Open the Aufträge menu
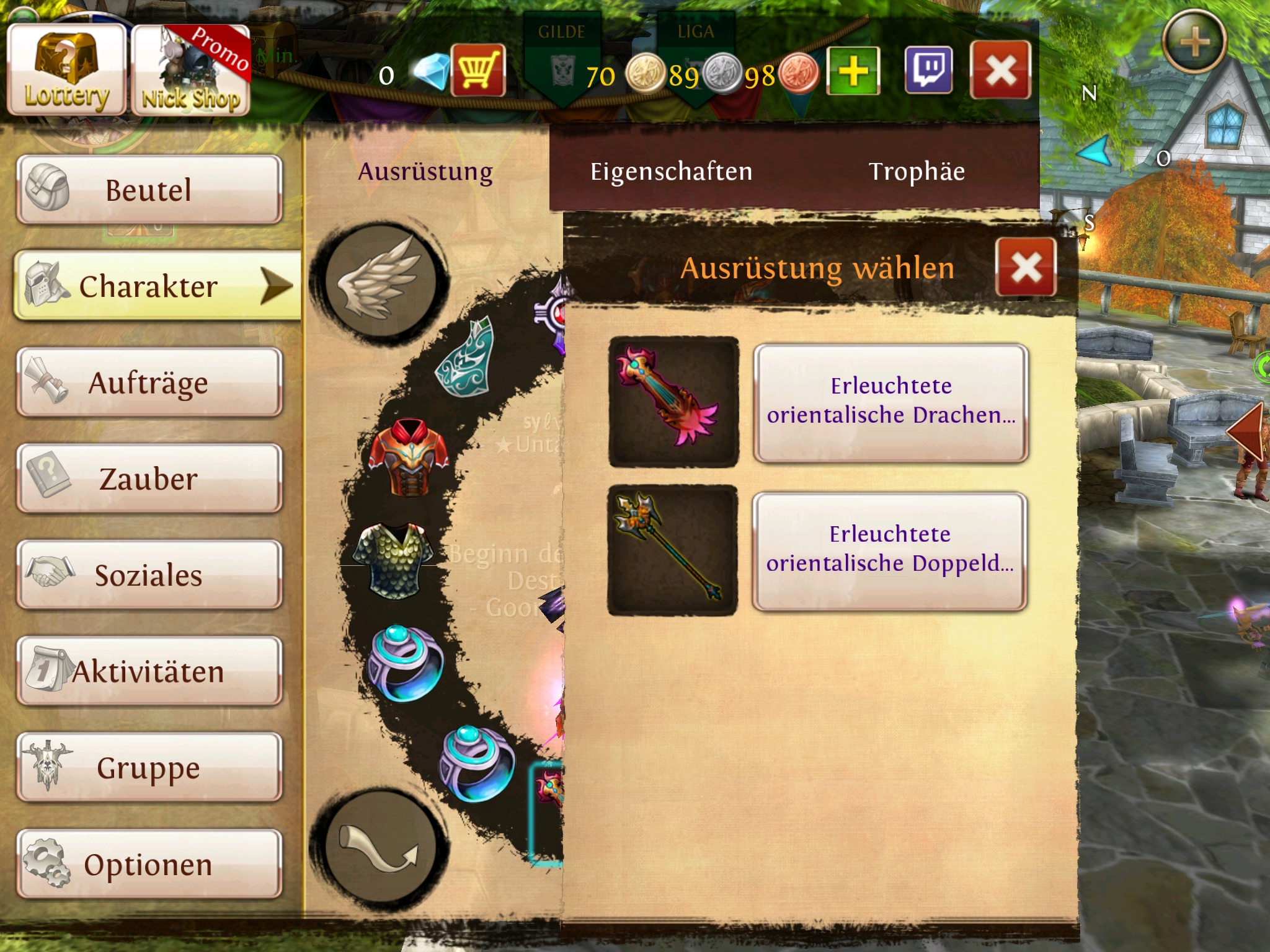This screenshot has height=952, width=1270. (x=149, y=382)
